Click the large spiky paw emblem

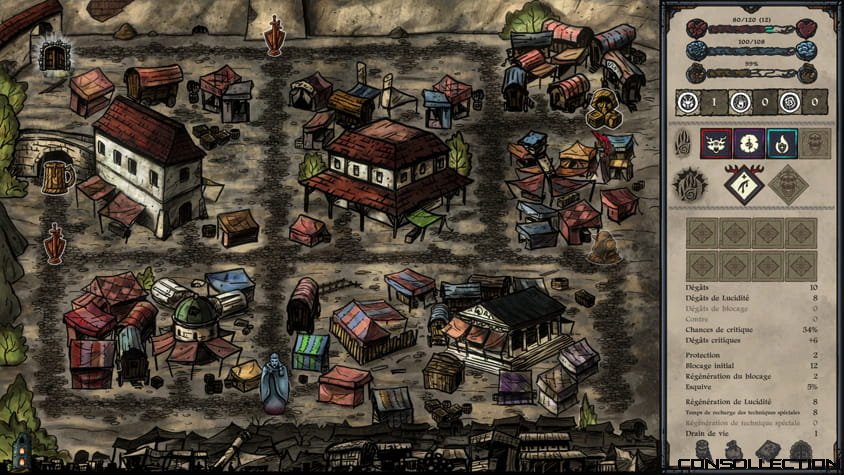point(689,184)
